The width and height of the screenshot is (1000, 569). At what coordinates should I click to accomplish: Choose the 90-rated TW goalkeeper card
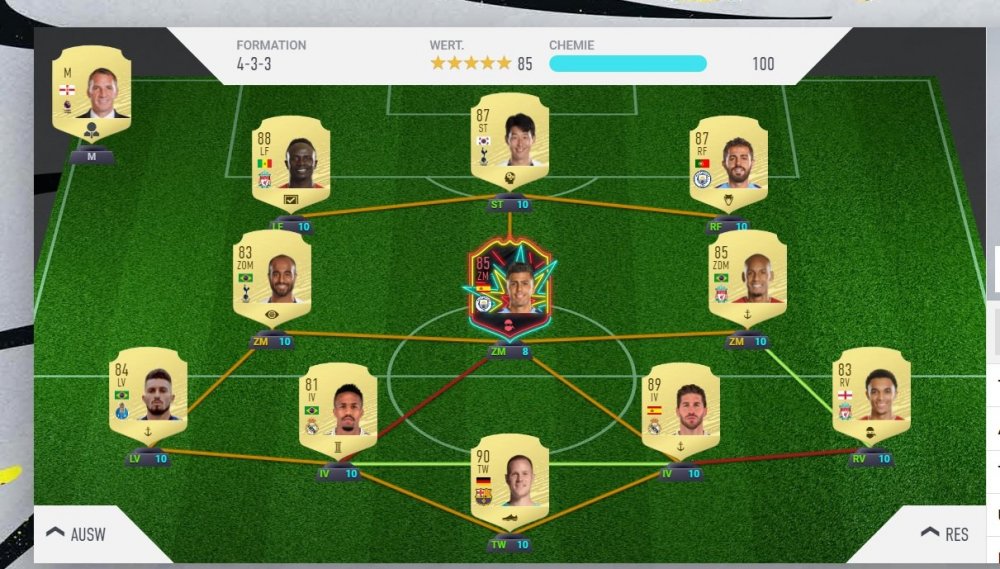510,481
